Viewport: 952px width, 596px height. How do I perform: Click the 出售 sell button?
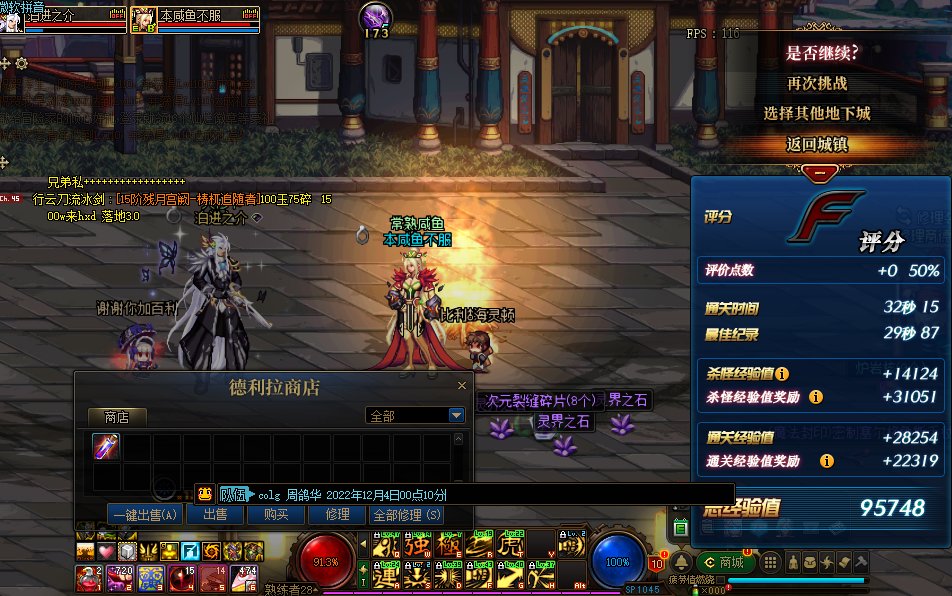215,514
